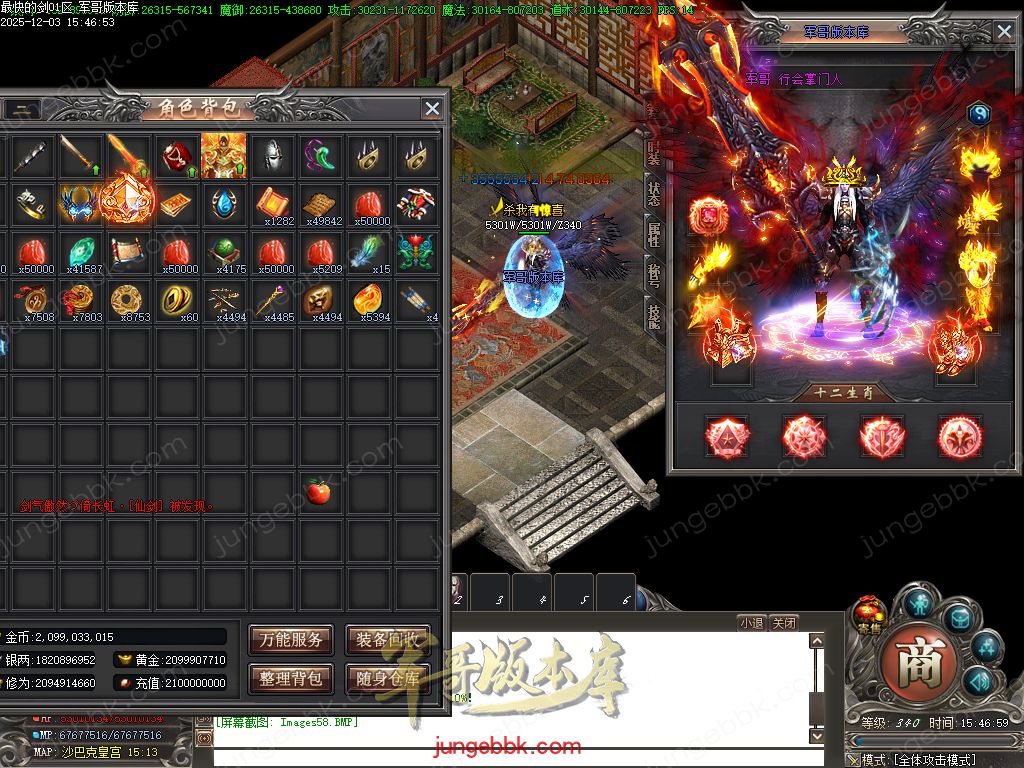Screen dimensions: 1024x768
Task: Select the golden armor item in the bag
Action: click(x=223, y=155)
